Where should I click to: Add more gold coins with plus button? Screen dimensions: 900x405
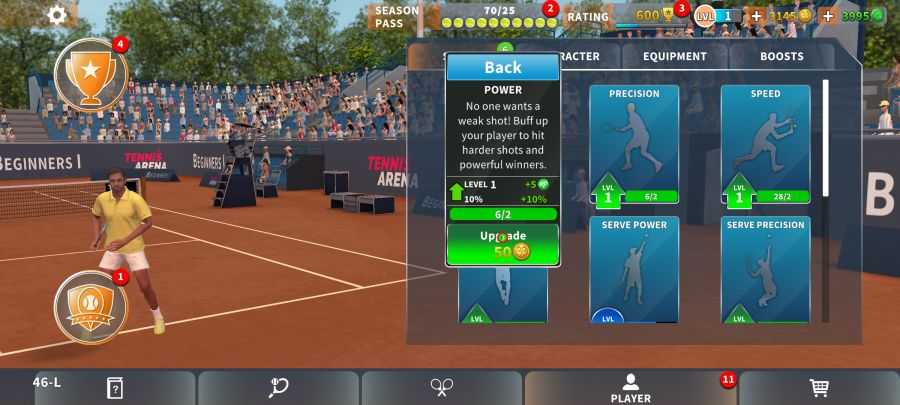pos(756,16)
